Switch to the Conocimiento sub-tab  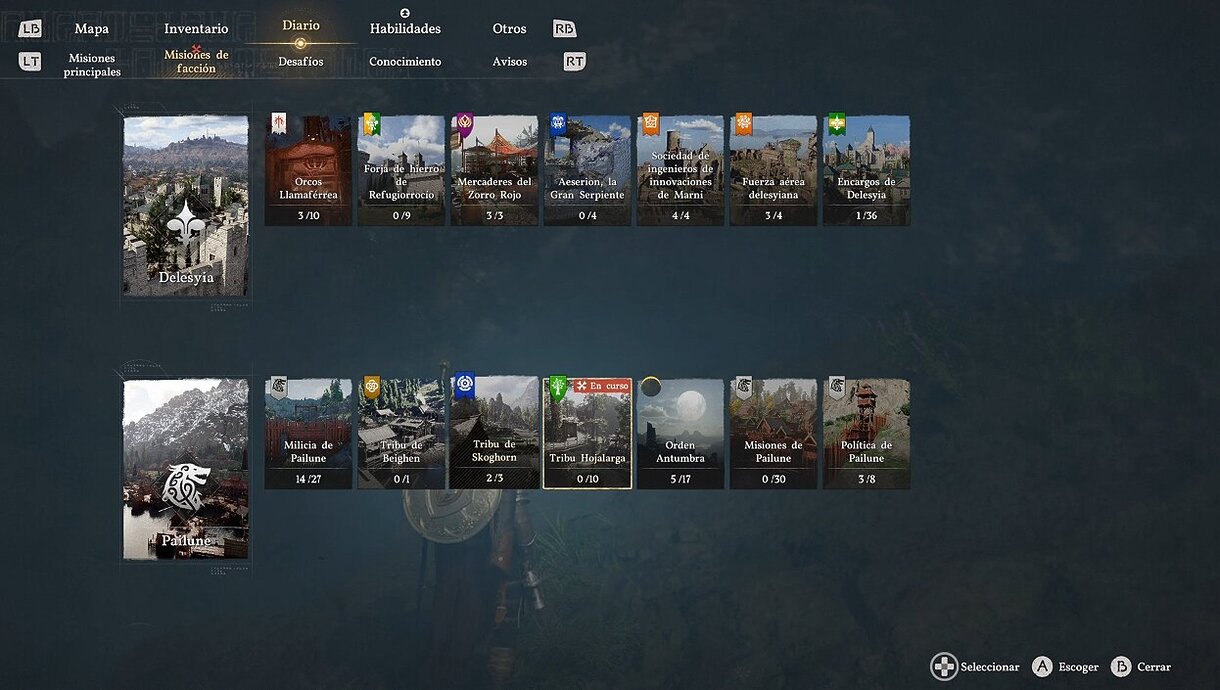405,62
